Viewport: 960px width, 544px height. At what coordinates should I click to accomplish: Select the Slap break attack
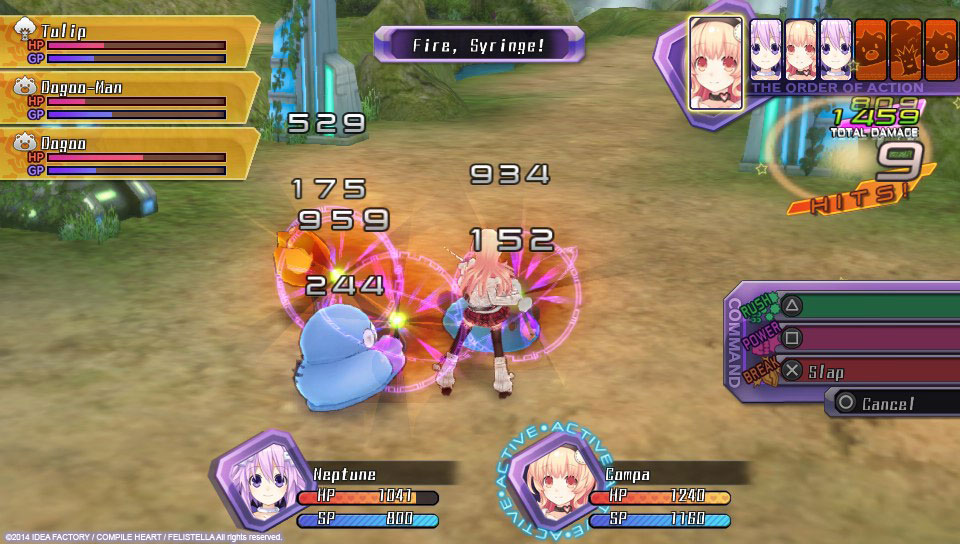[x=860, y=371]
